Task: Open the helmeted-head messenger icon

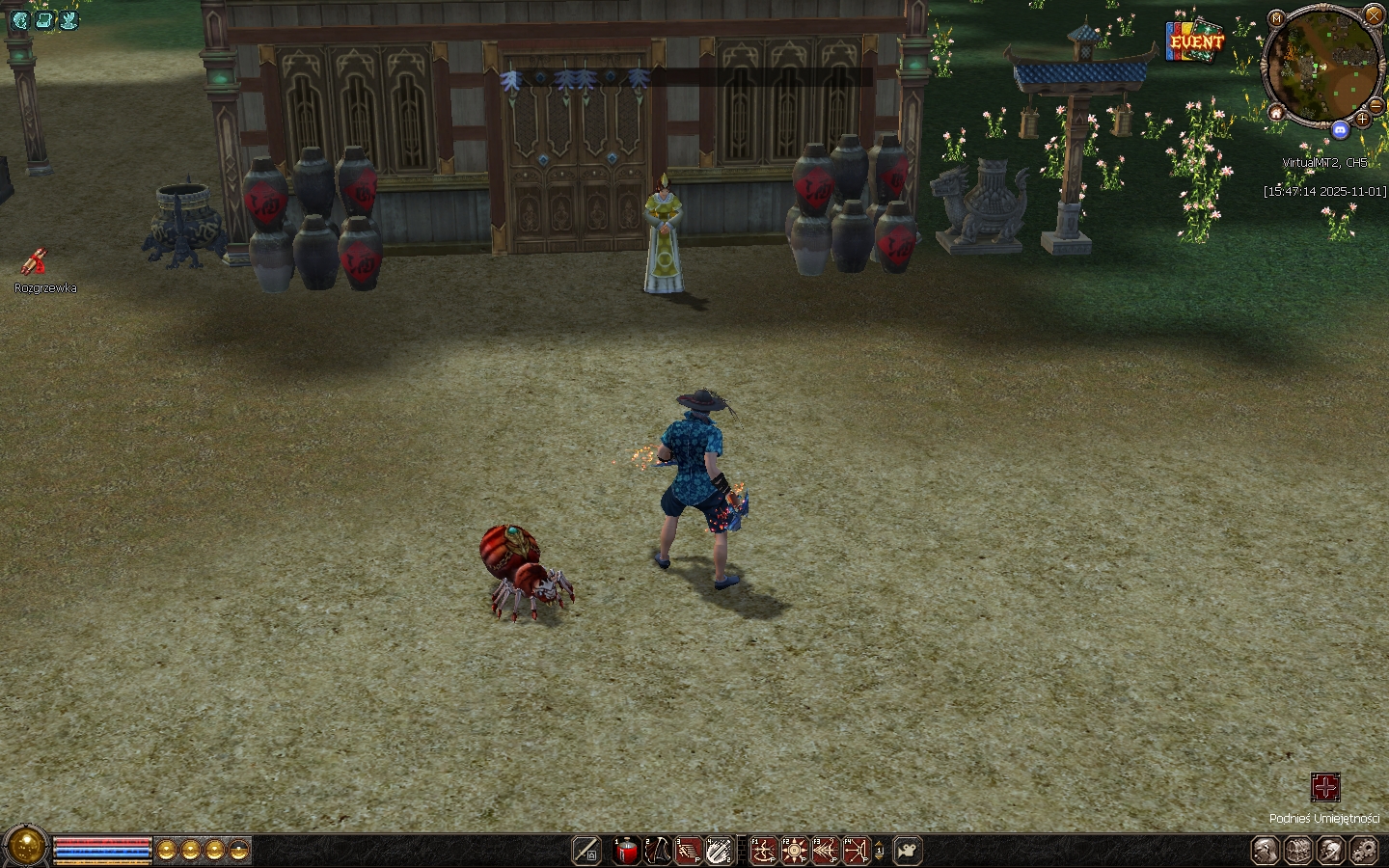Action: tap(1331, 851)
